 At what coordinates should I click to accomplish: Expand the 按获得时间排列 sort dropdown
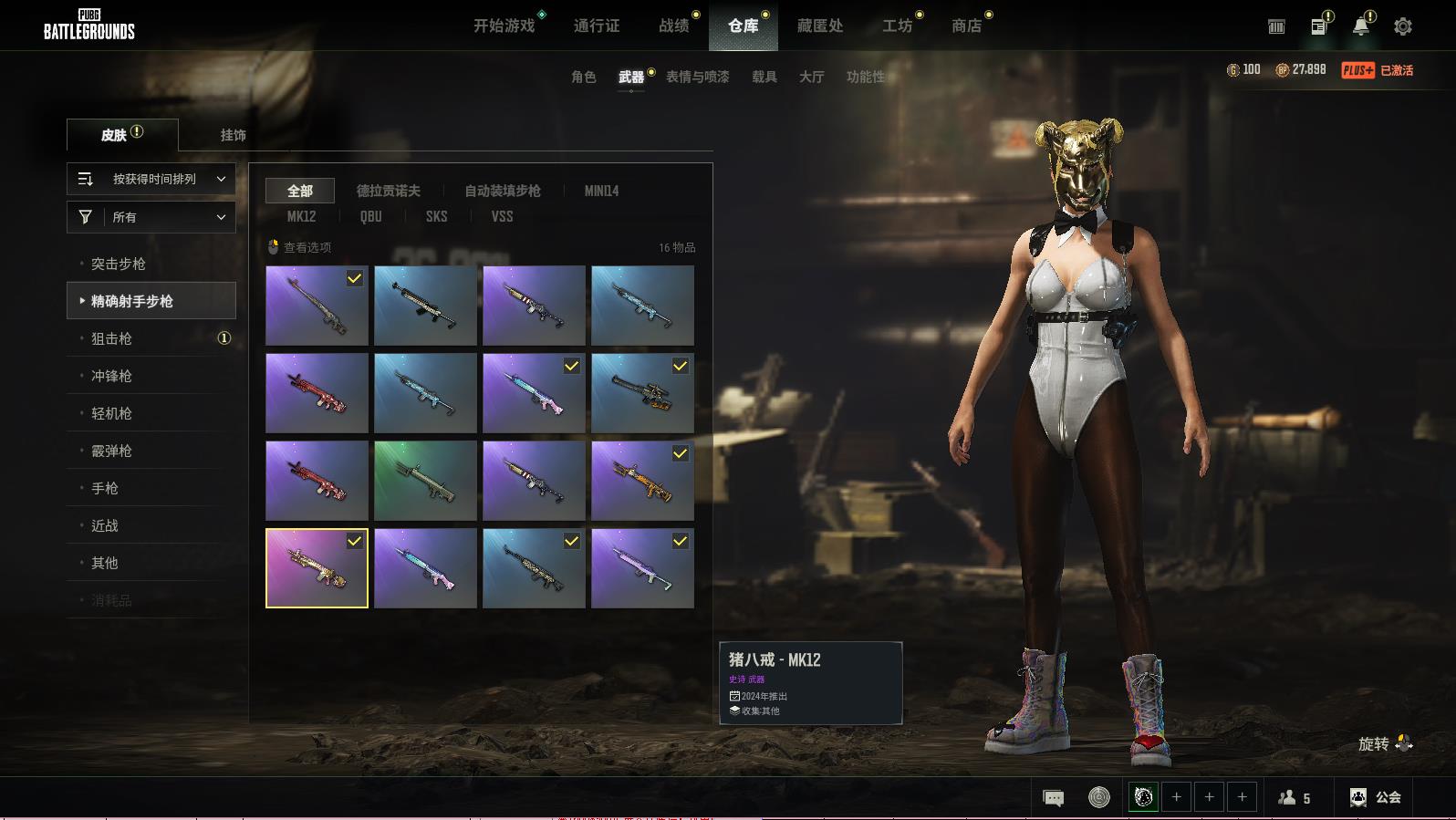pyautogui.click(x=151, y=179)
